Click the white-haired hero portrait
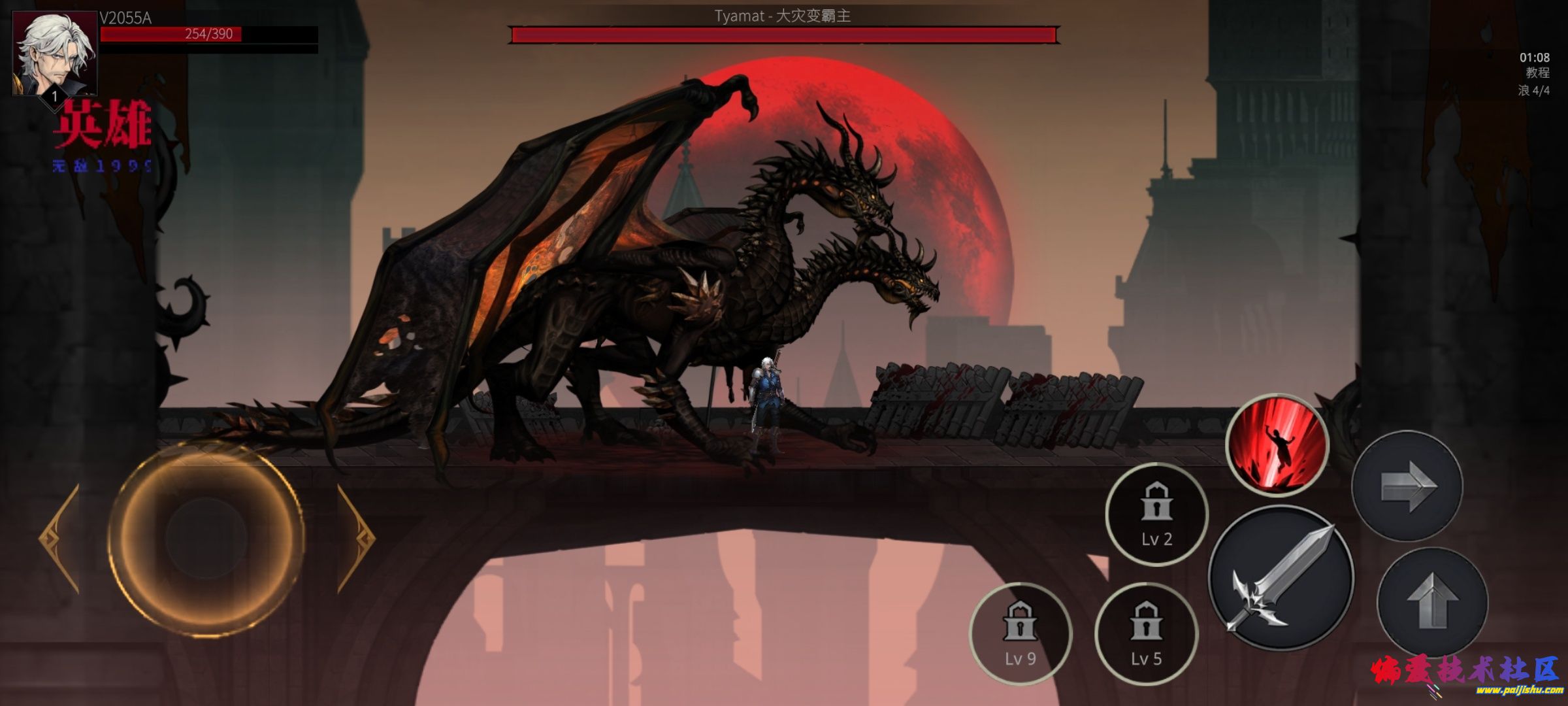Image resolution: width=1568 pixels, height=706 pixels. tap(55, 54)
